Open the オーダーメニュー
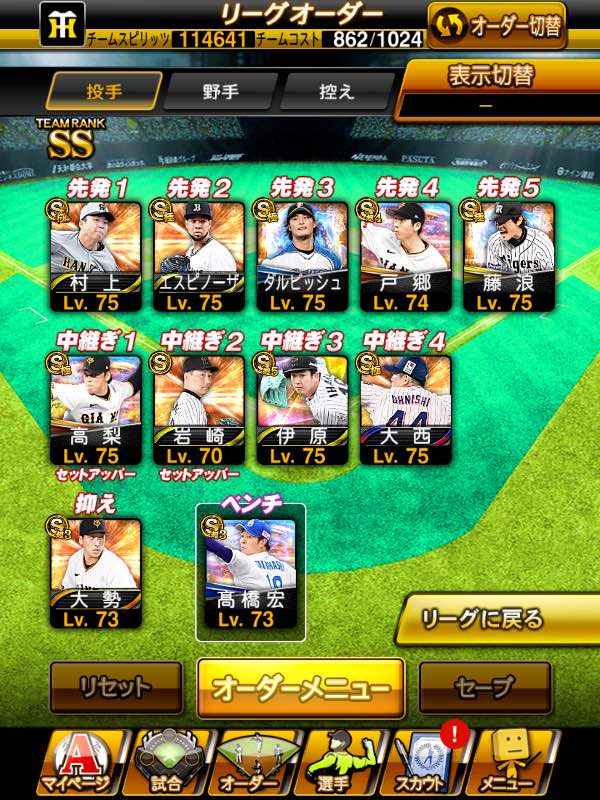 (x=300, y=688)
